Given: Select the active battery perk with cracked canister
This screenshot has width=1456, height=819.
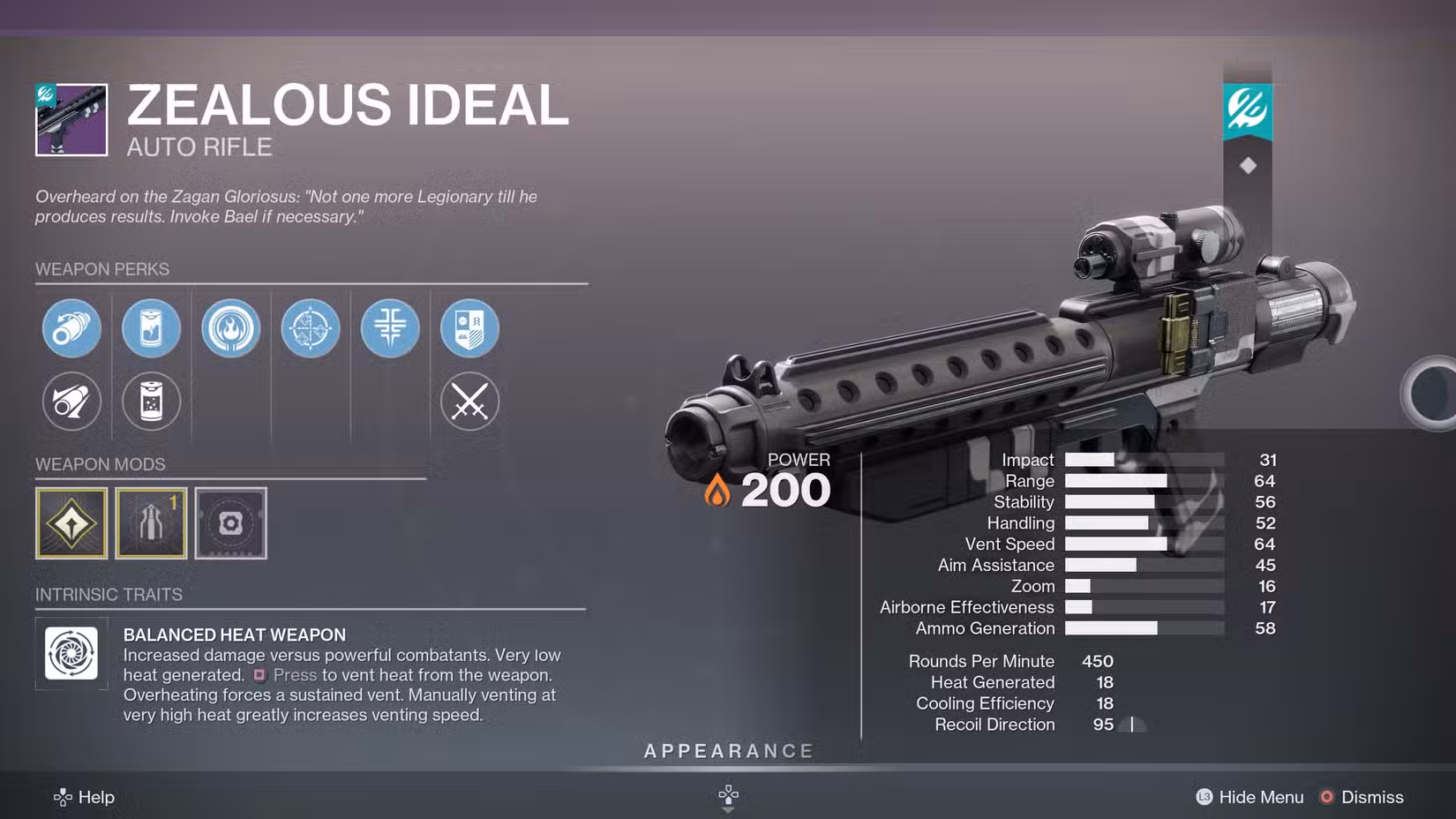Looking at the screenshot, I should 151,328.
